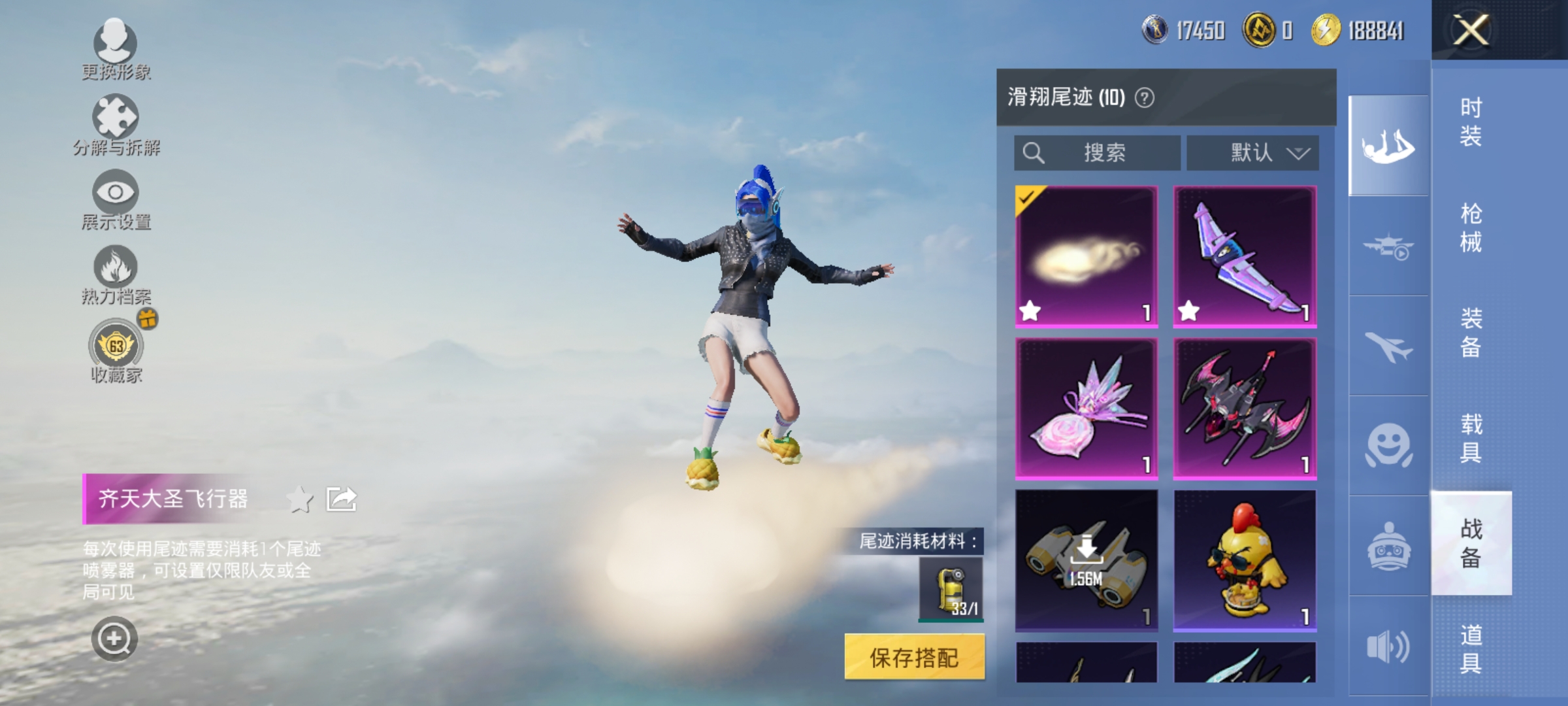Tap the 搜索 search input field
Image resolution: width=1568 pixels, height=706 pixels.
coord(1098,153)
